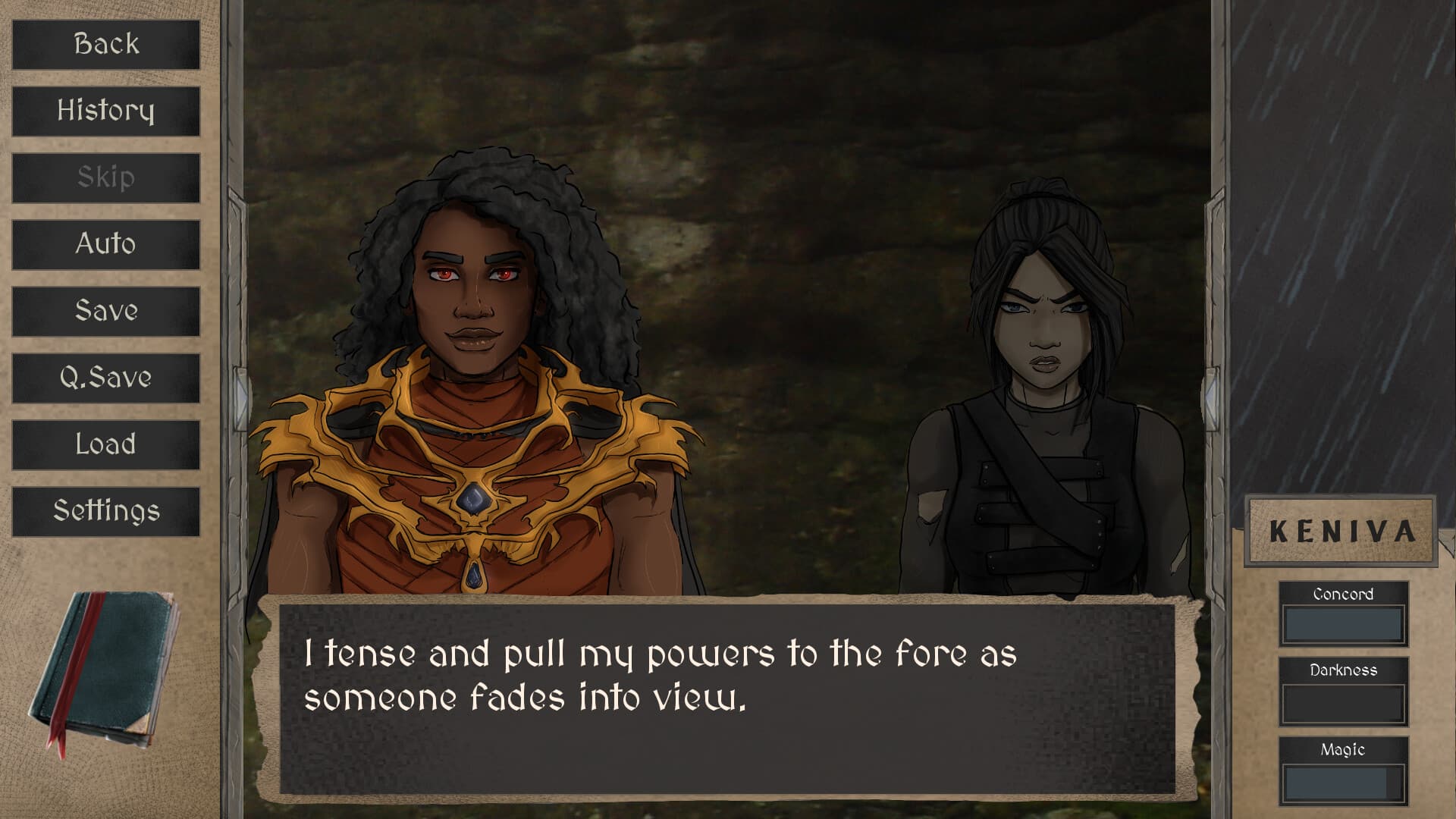
Task: Perform a Q.Save quick save
Action: point(105,378)
